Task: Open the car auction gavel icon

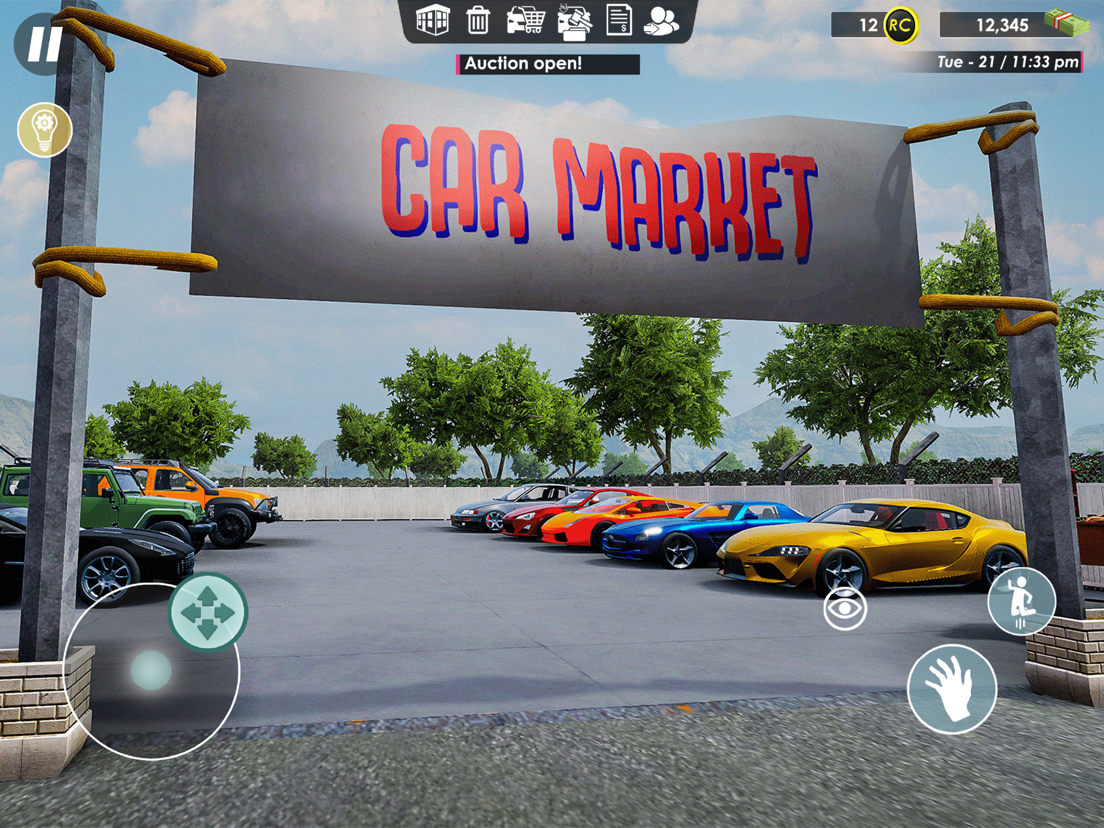Action: (573, 21)
